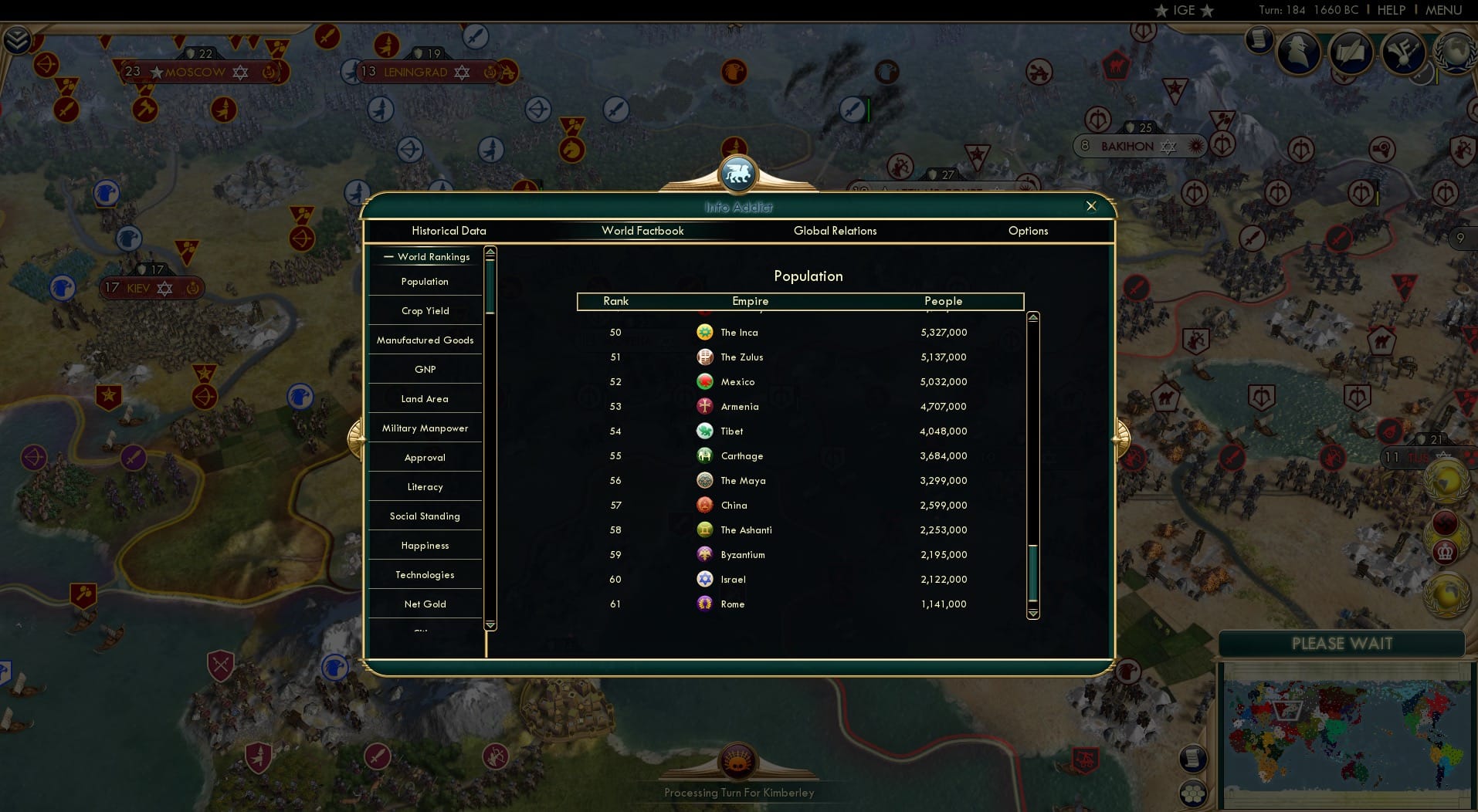Screen dimensions: 1478x812
Task: Switch to the Global Relations tab
Action: (x=835, y=231)
